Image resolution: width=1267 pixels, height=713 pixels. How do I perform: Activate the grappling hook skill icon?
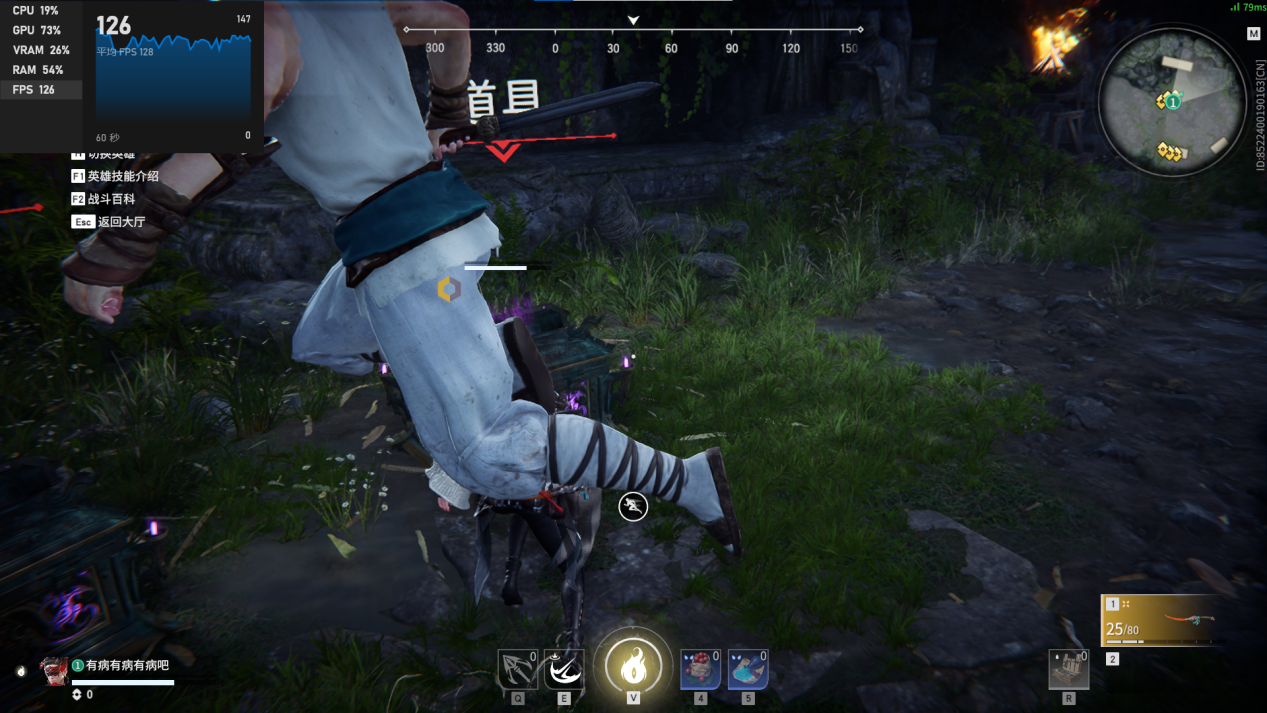pos(517,670)
